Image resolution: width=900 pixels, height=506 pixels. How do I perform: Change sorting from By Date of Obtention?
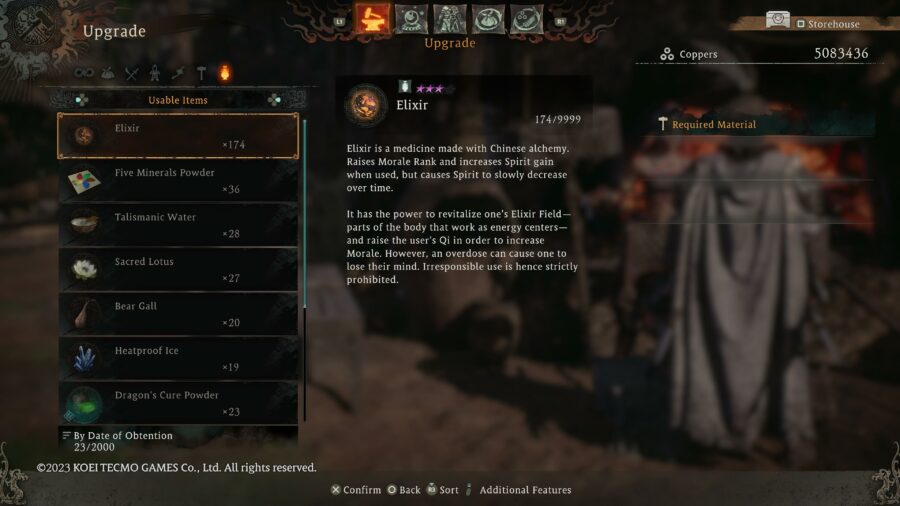(x=122, y=436)
